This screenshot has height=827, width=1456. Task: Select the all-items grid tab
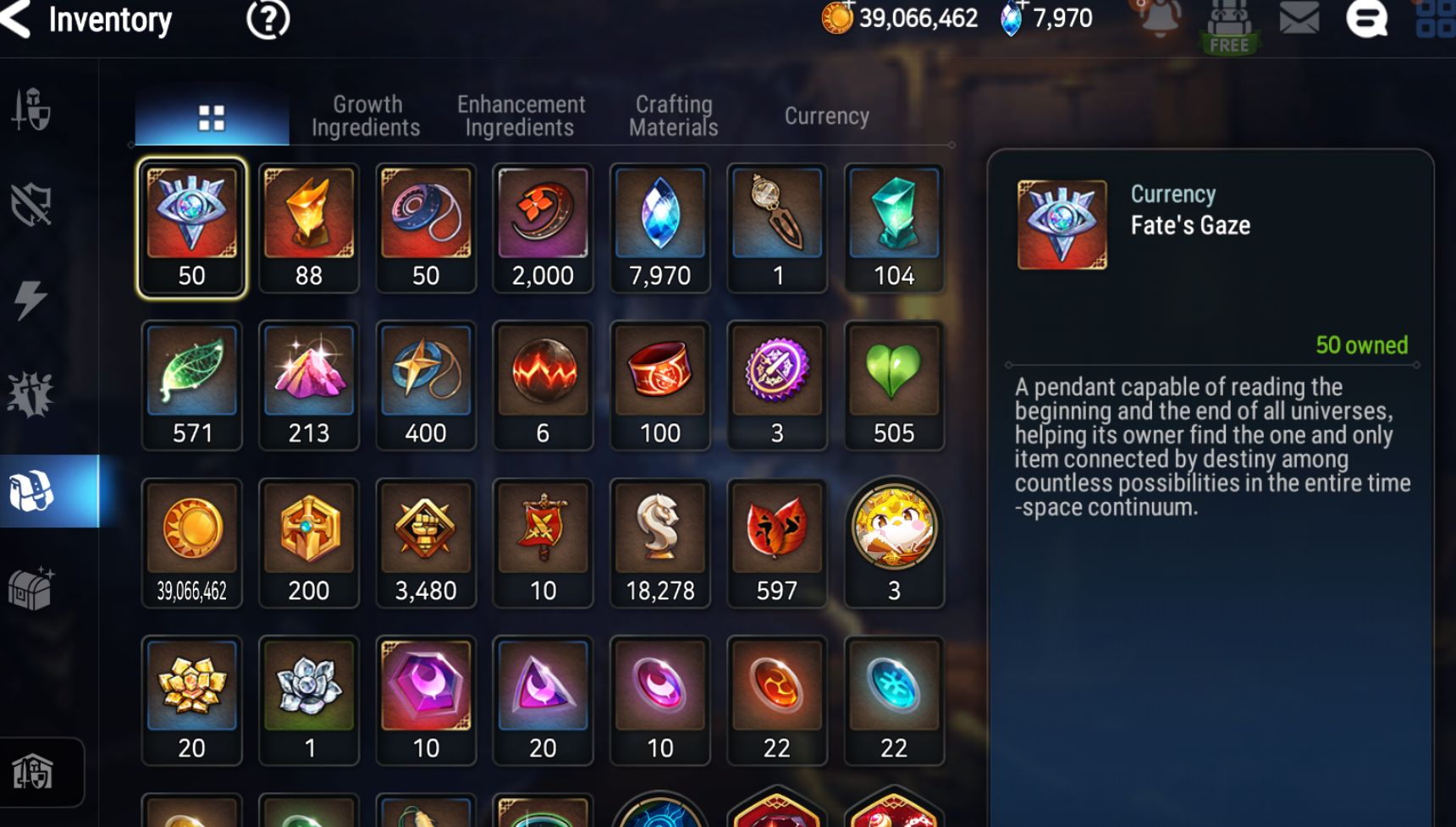212,118
